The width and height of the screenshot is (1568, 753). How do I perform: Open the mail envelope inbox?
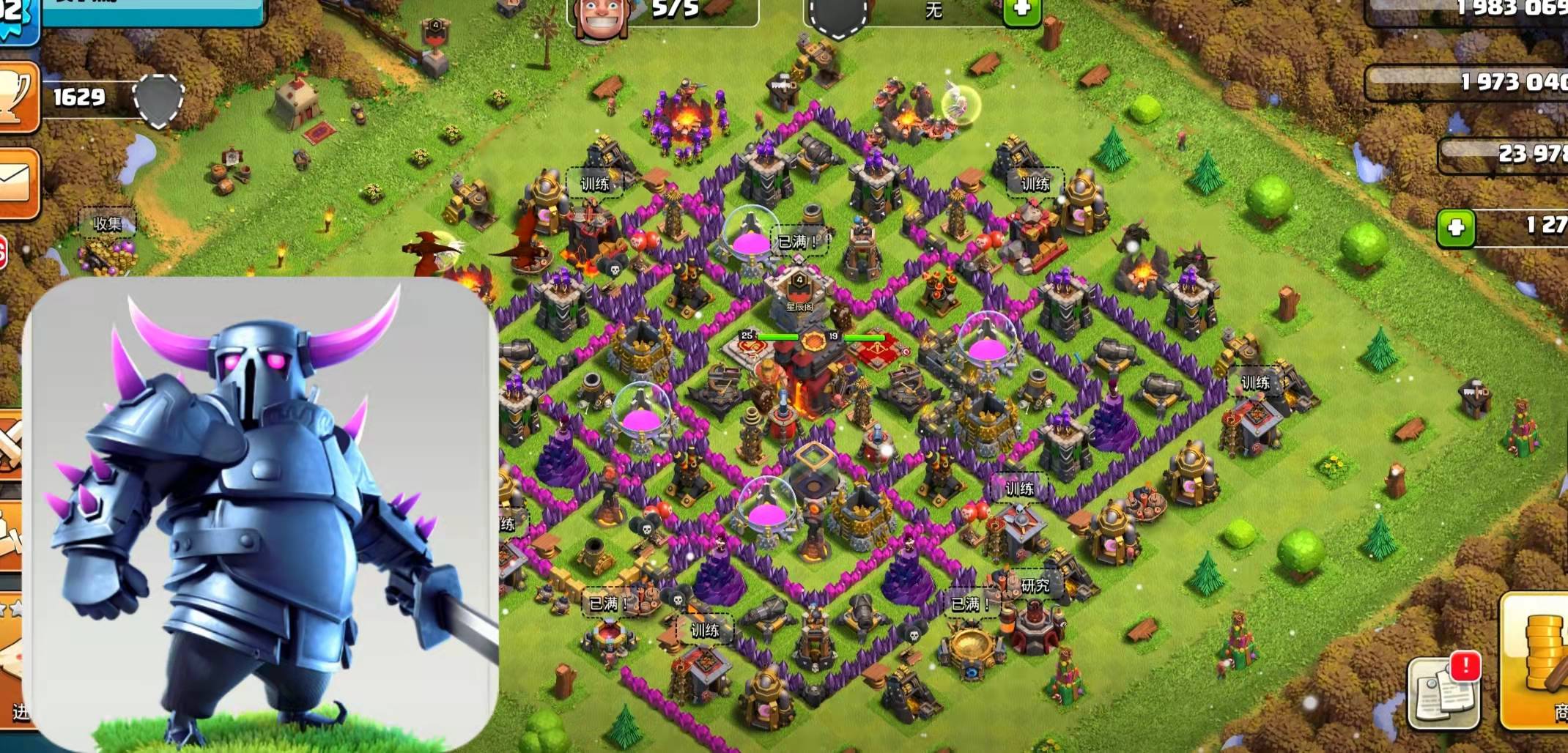pos(16,183)
